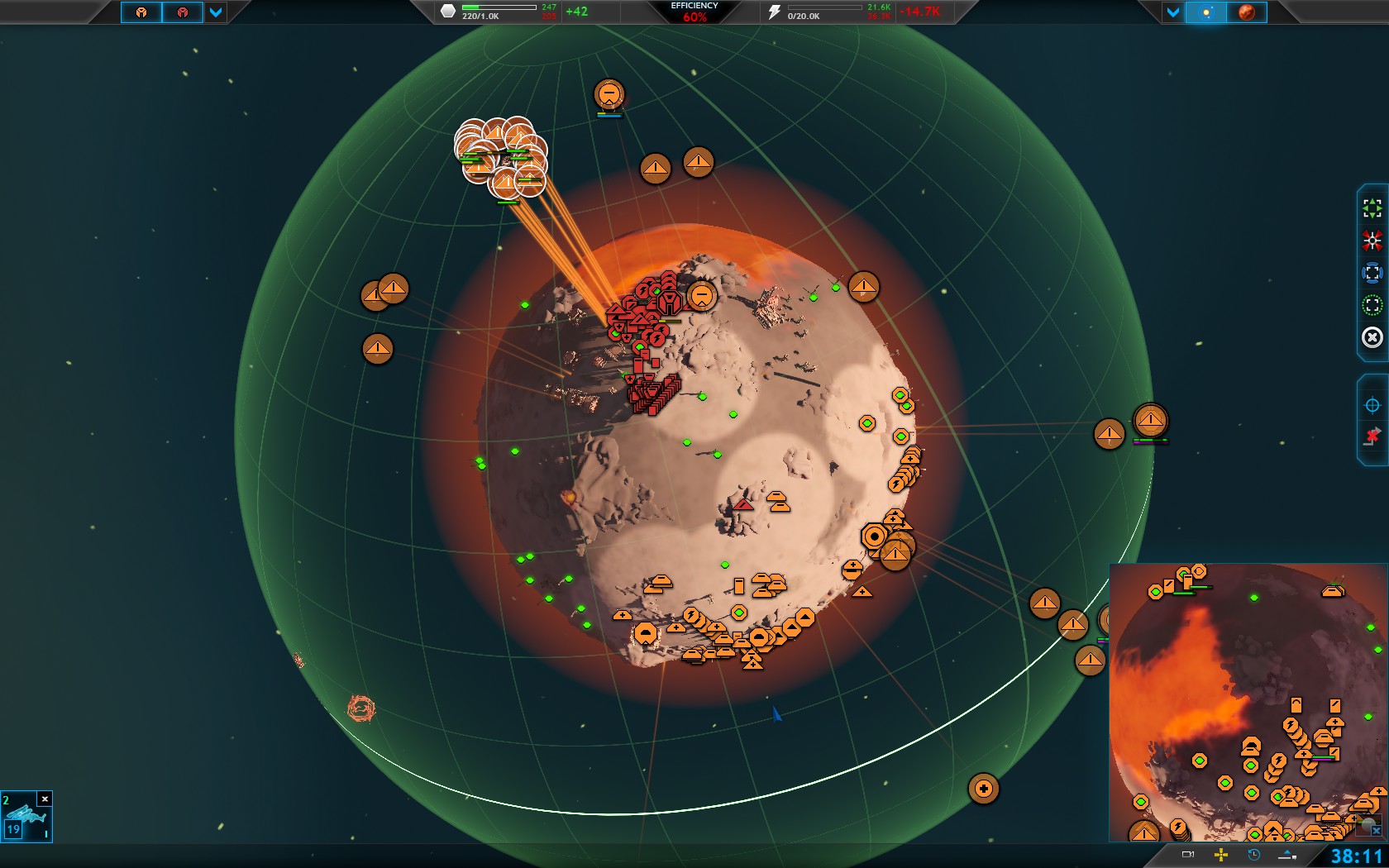Focus on the red planet icon
Screen dimensions: 1389x868
1247,12
